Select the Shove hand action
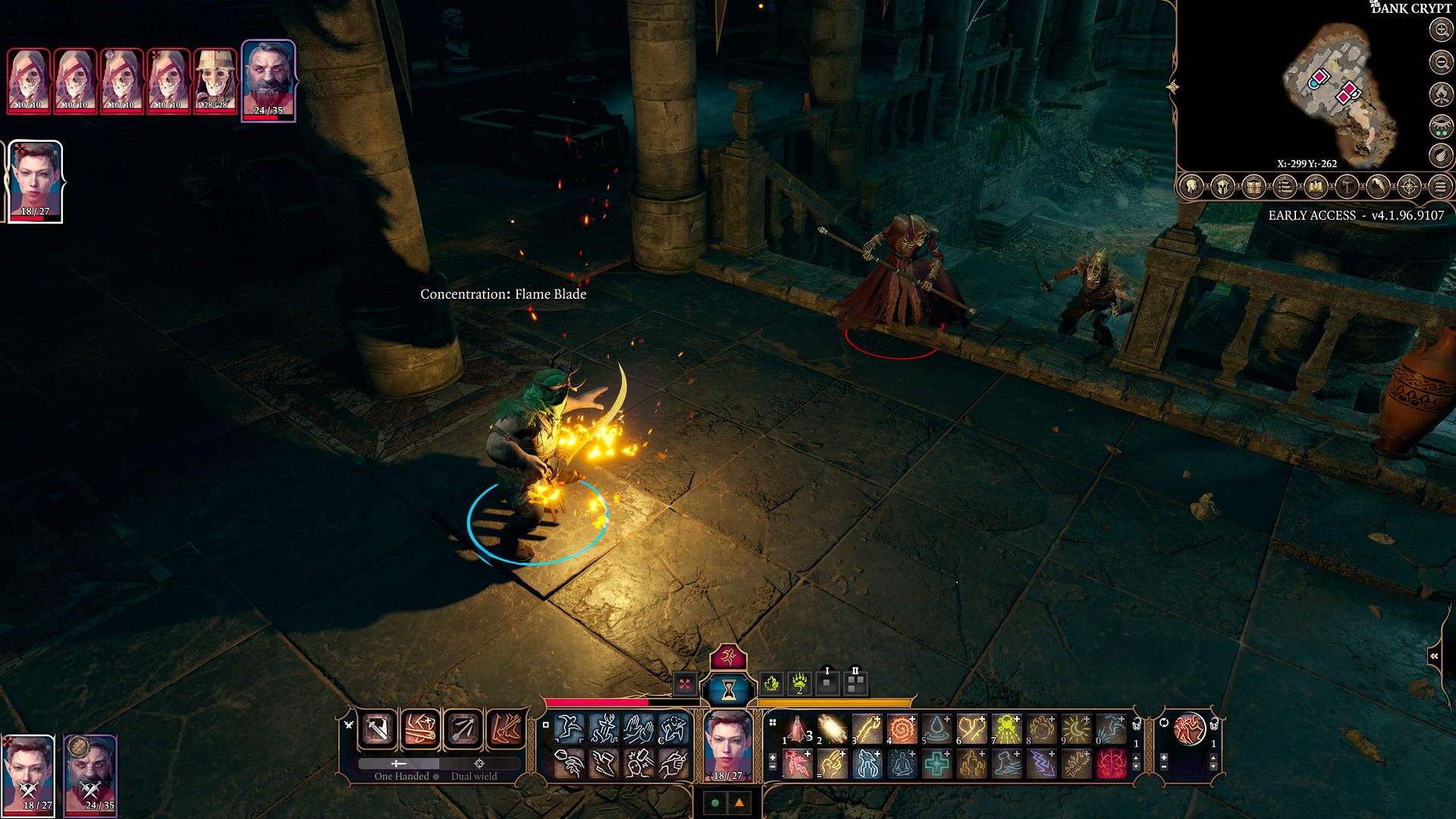Screen dimensions: 1456x819 pyautogui.click(x=638, y=729)
